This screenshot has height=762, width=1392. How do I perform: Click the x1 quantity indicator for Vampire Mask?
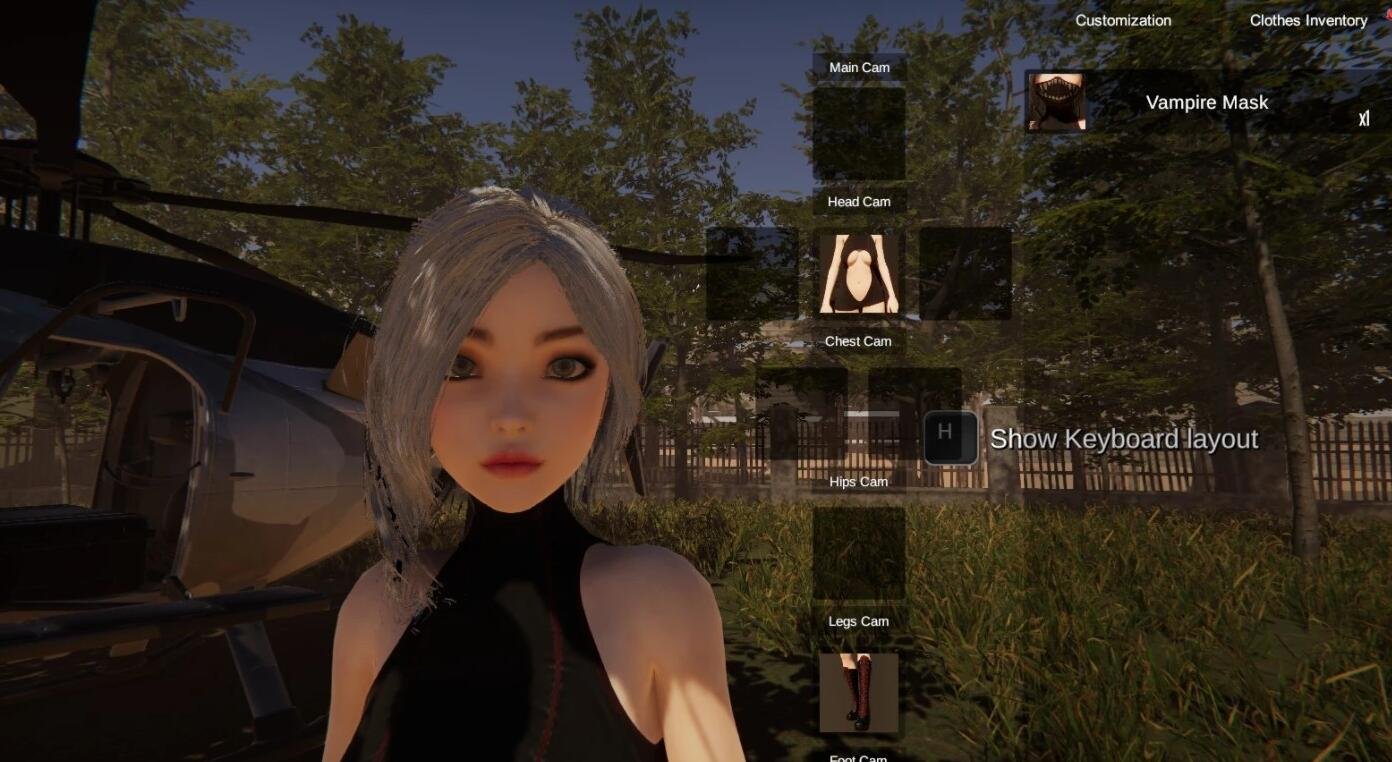(x=1365, y=120)
